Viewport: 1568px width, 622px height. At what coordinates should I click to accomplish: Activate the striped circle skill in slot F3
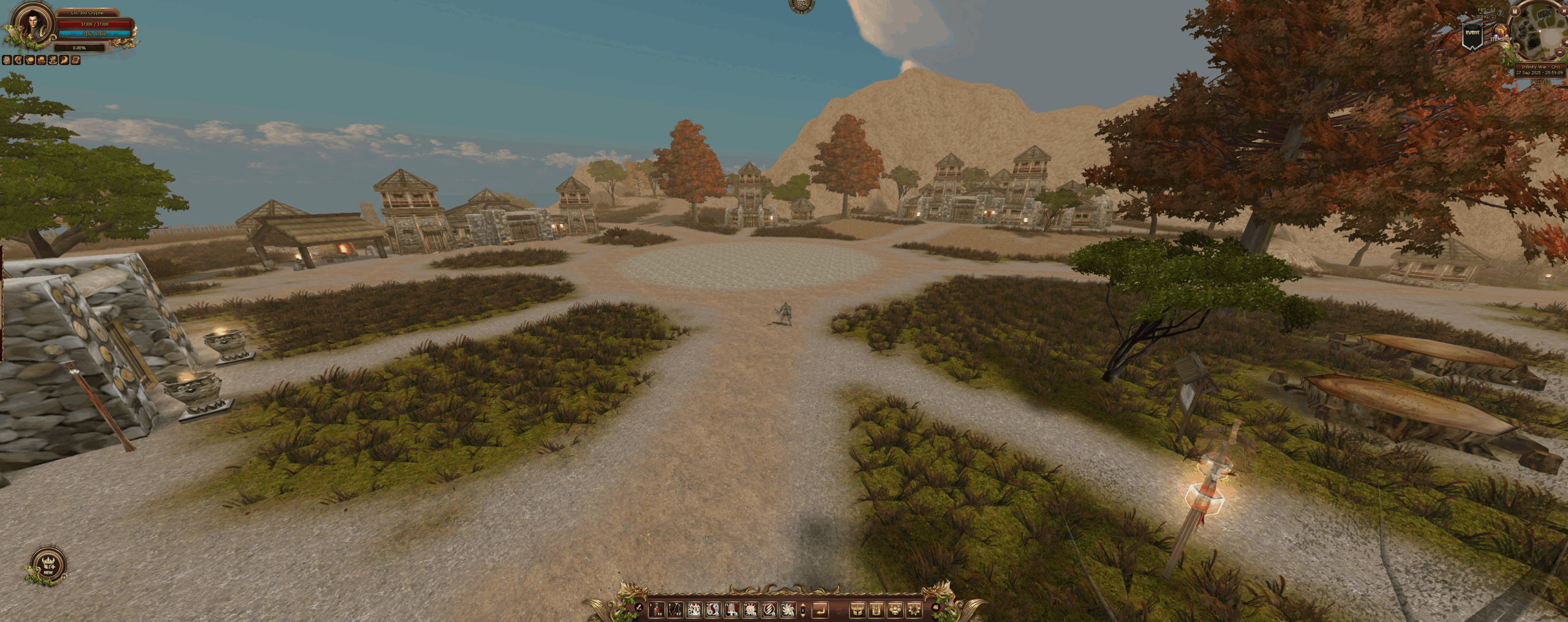tap(769, 609)
